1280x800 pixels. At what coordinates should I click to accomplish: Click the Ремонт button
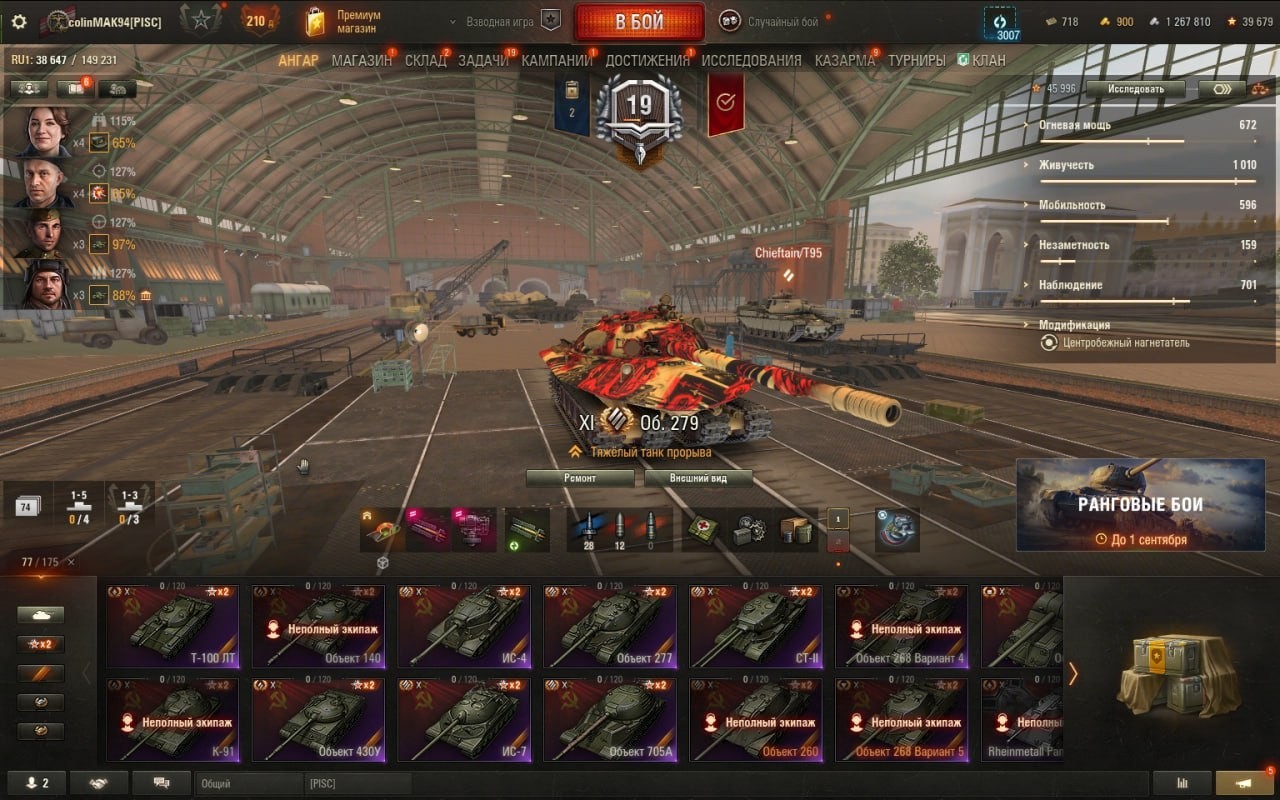click(x=580, y=478)
